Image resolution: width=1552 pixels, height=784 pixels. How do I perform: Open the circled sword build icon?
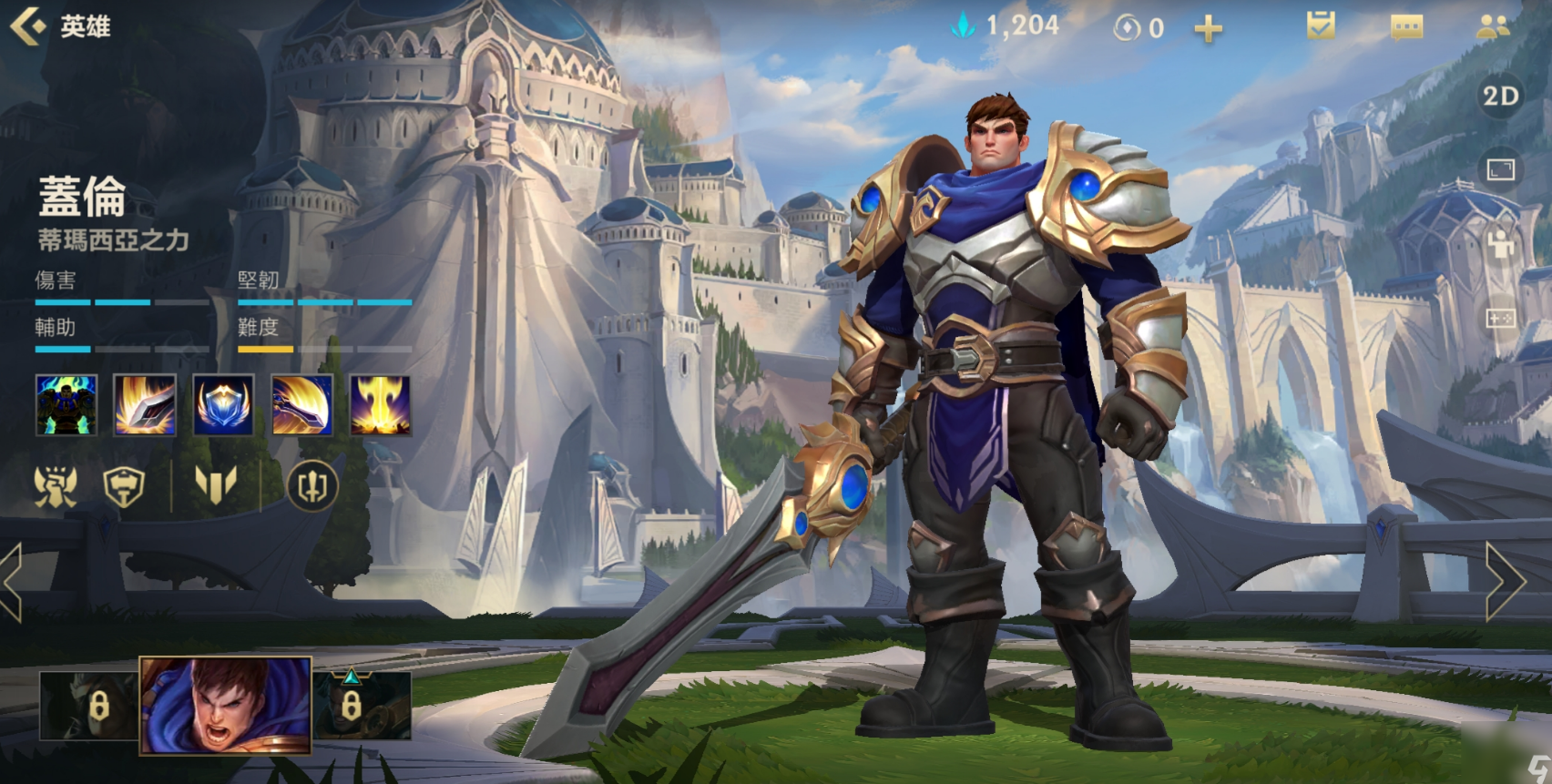pos(312,486)
